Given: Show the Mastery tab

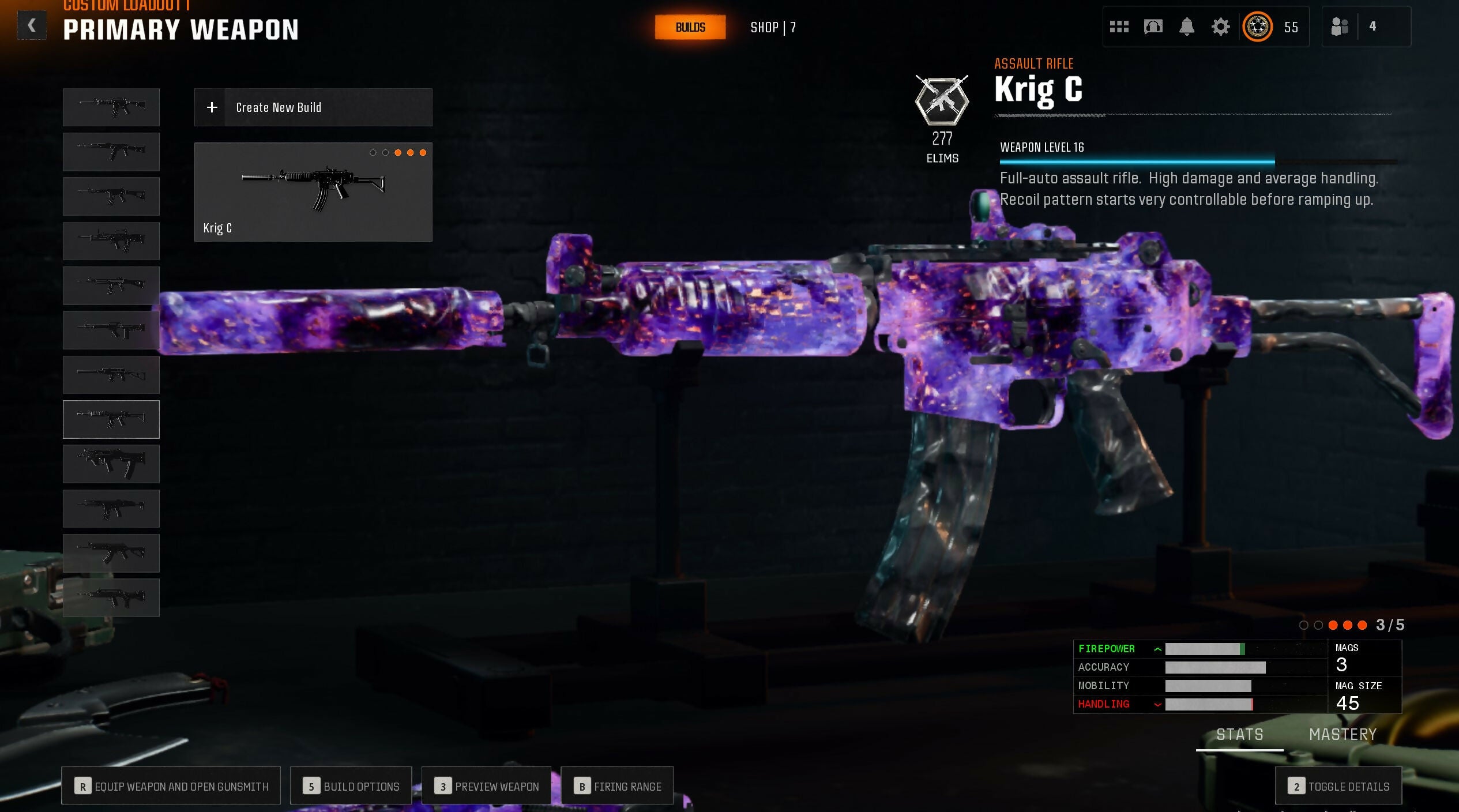Looking at the screenshot, I should [1343, 735].
